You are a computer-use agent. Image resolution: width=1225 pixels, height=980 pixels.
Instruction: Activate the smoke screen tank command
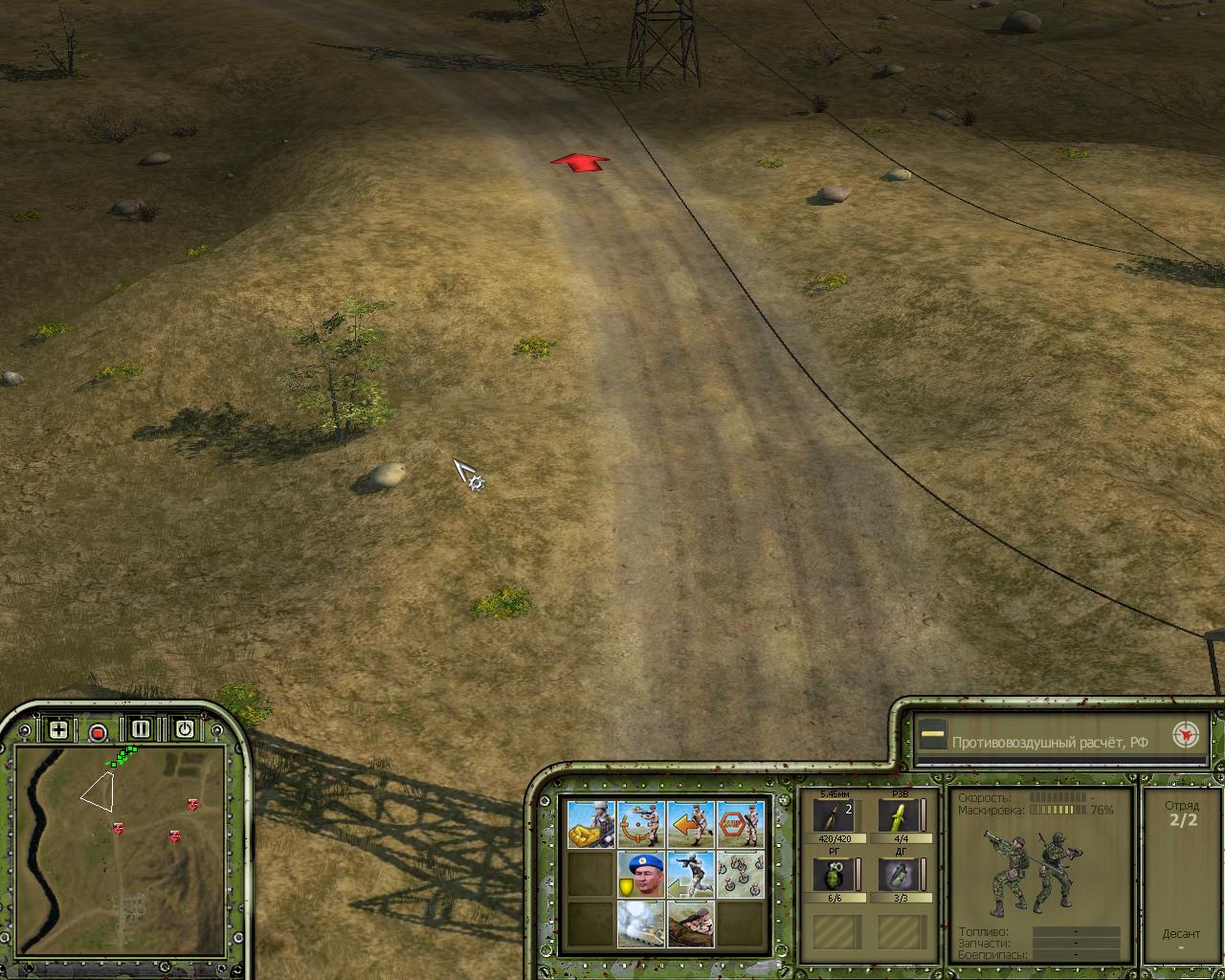point(640,924)
